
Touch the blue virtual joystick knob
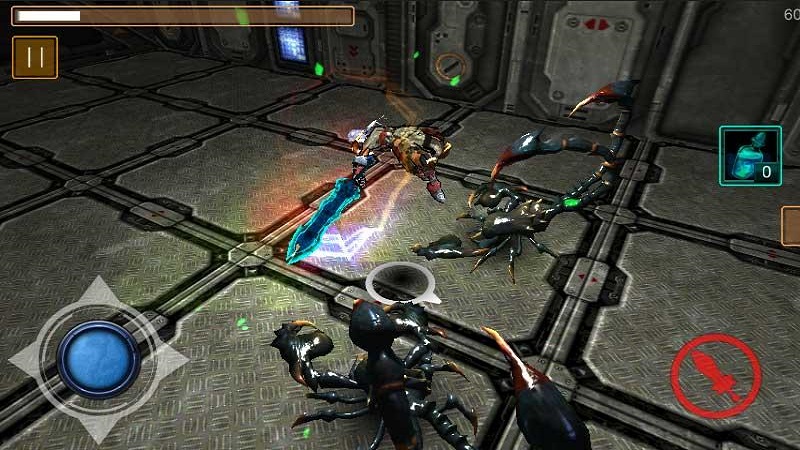coord(98,360)
